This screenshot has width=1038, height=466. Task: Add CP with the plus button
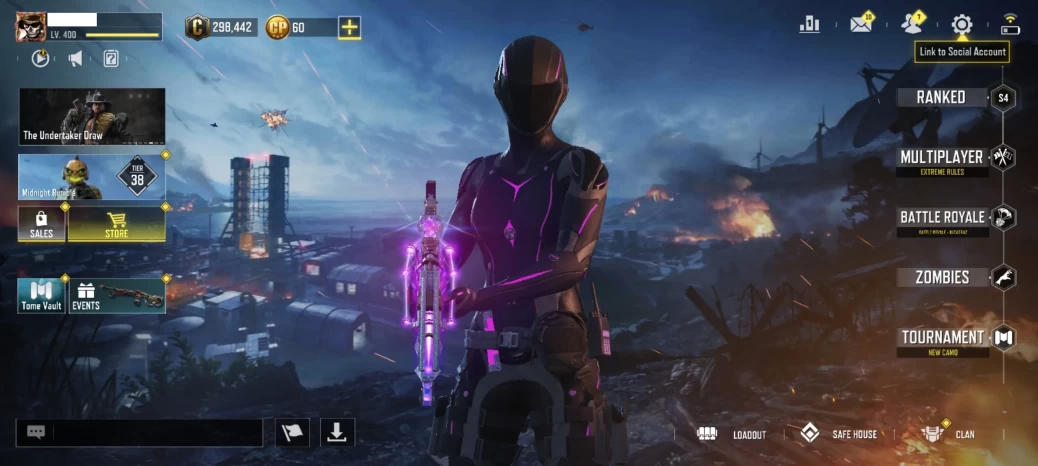coord(349,27)
